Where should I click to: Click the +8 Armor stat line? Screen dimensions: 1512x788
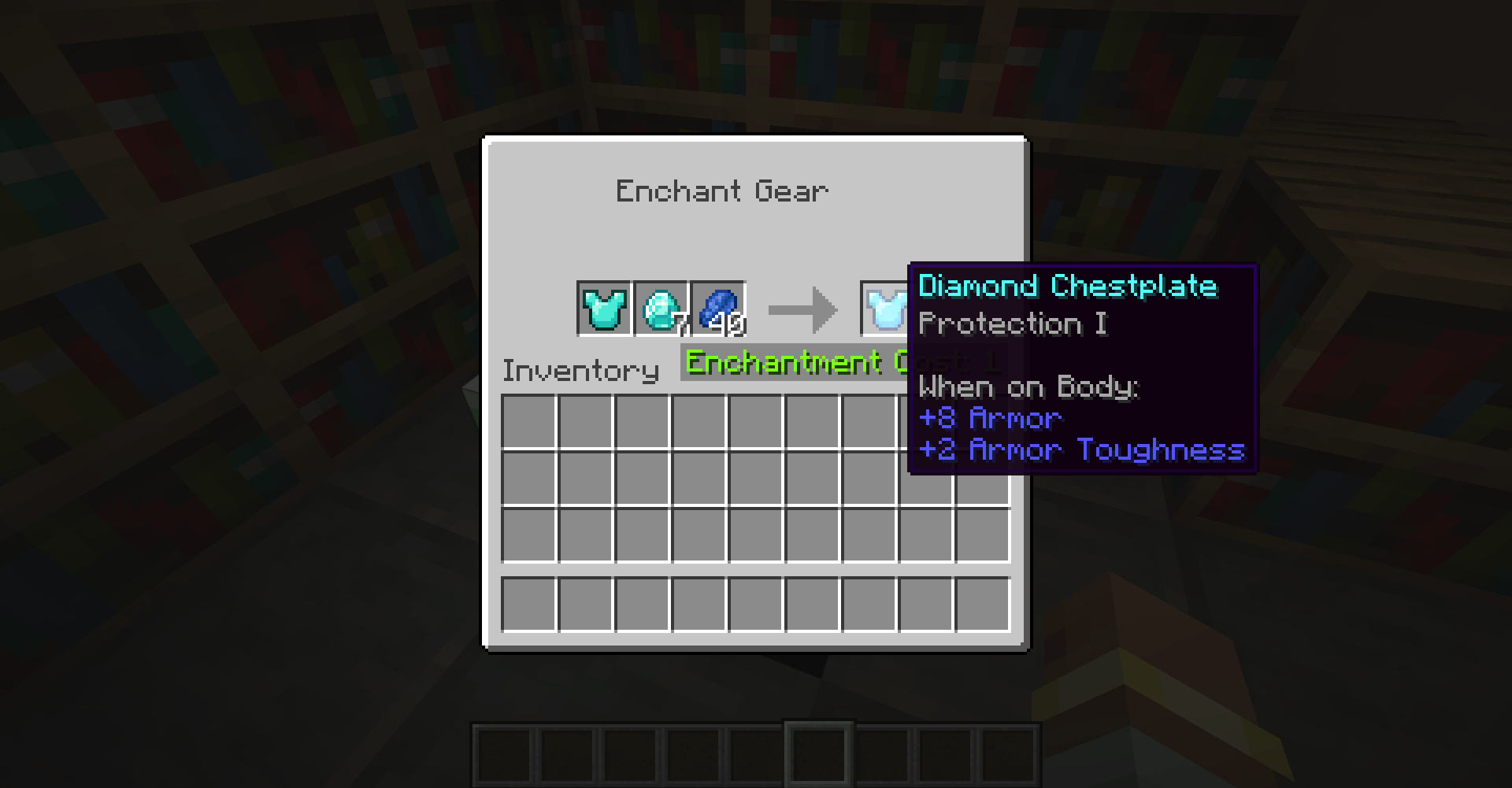(x=990, y=419)
